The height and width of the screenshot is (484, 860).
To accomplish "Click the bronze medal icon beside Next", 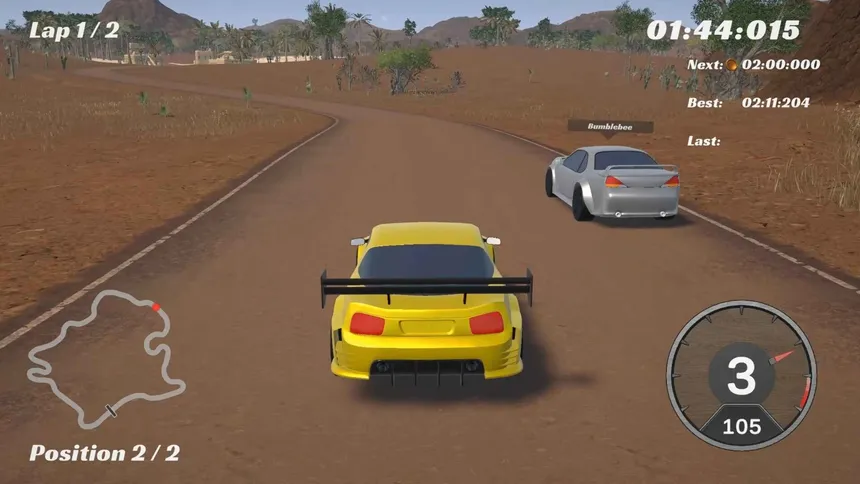I will (x=731, y=65).
